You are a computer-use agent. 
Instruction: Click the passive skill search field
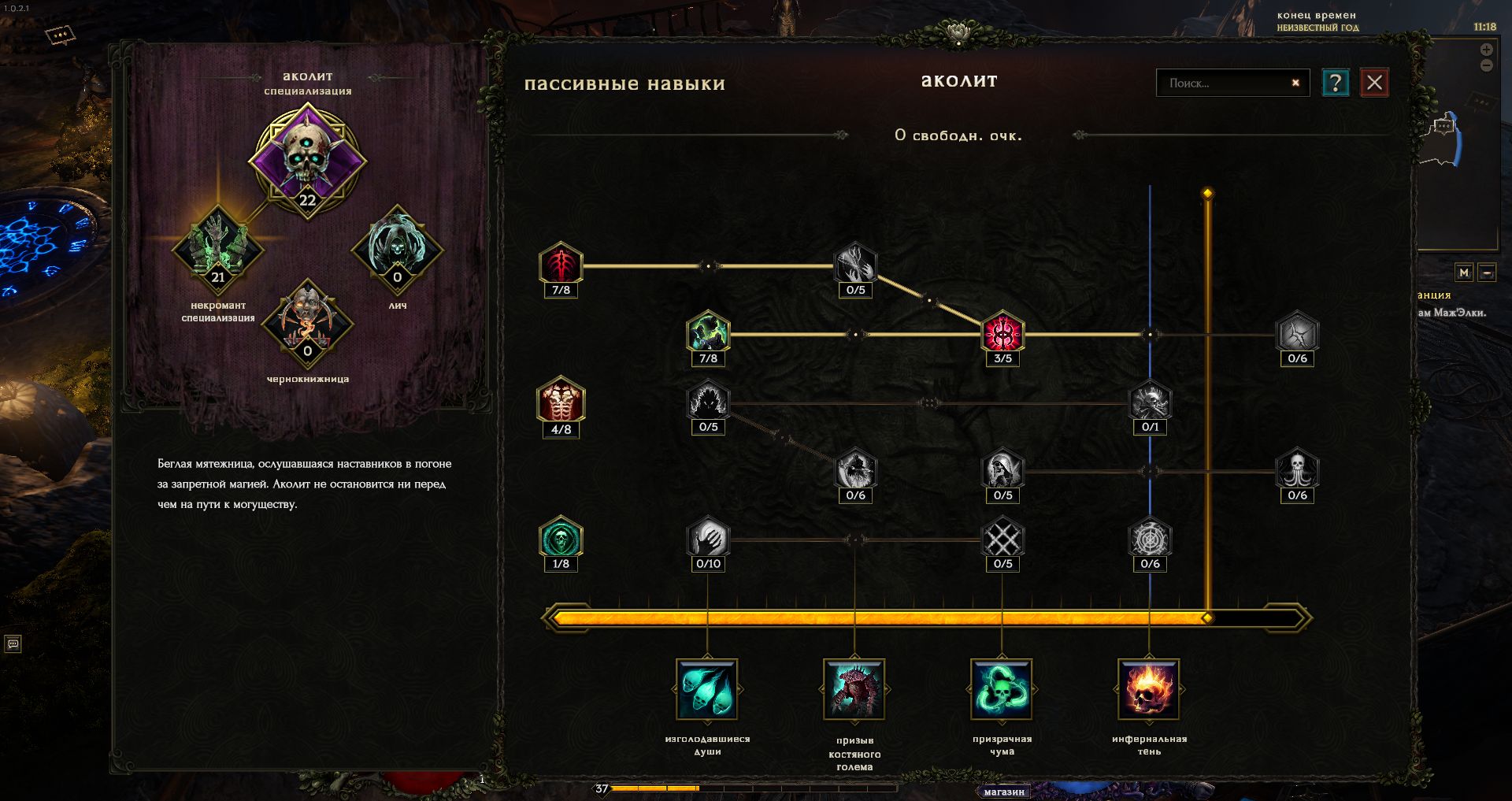coord(1225,83)
